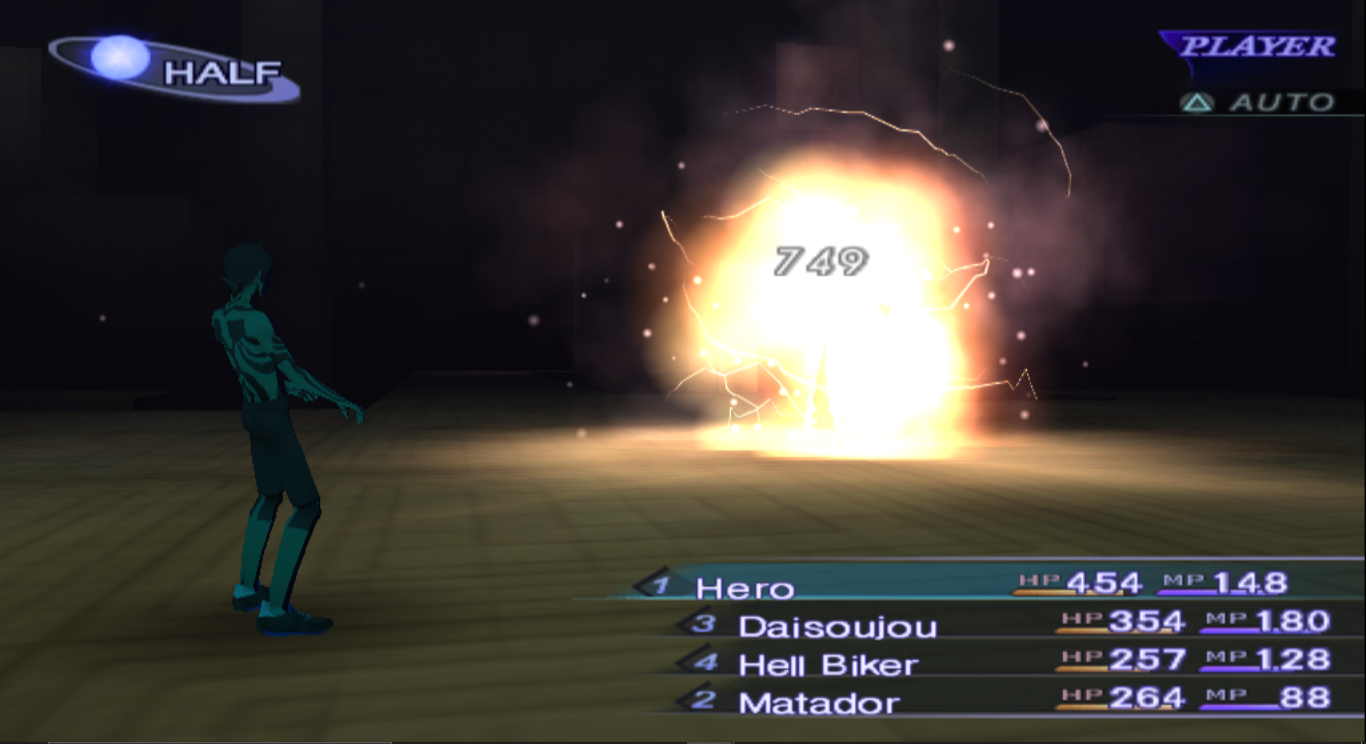
Task: Select turn order number 3 beside Daisoujou
Action: click(x=703, y=621)
